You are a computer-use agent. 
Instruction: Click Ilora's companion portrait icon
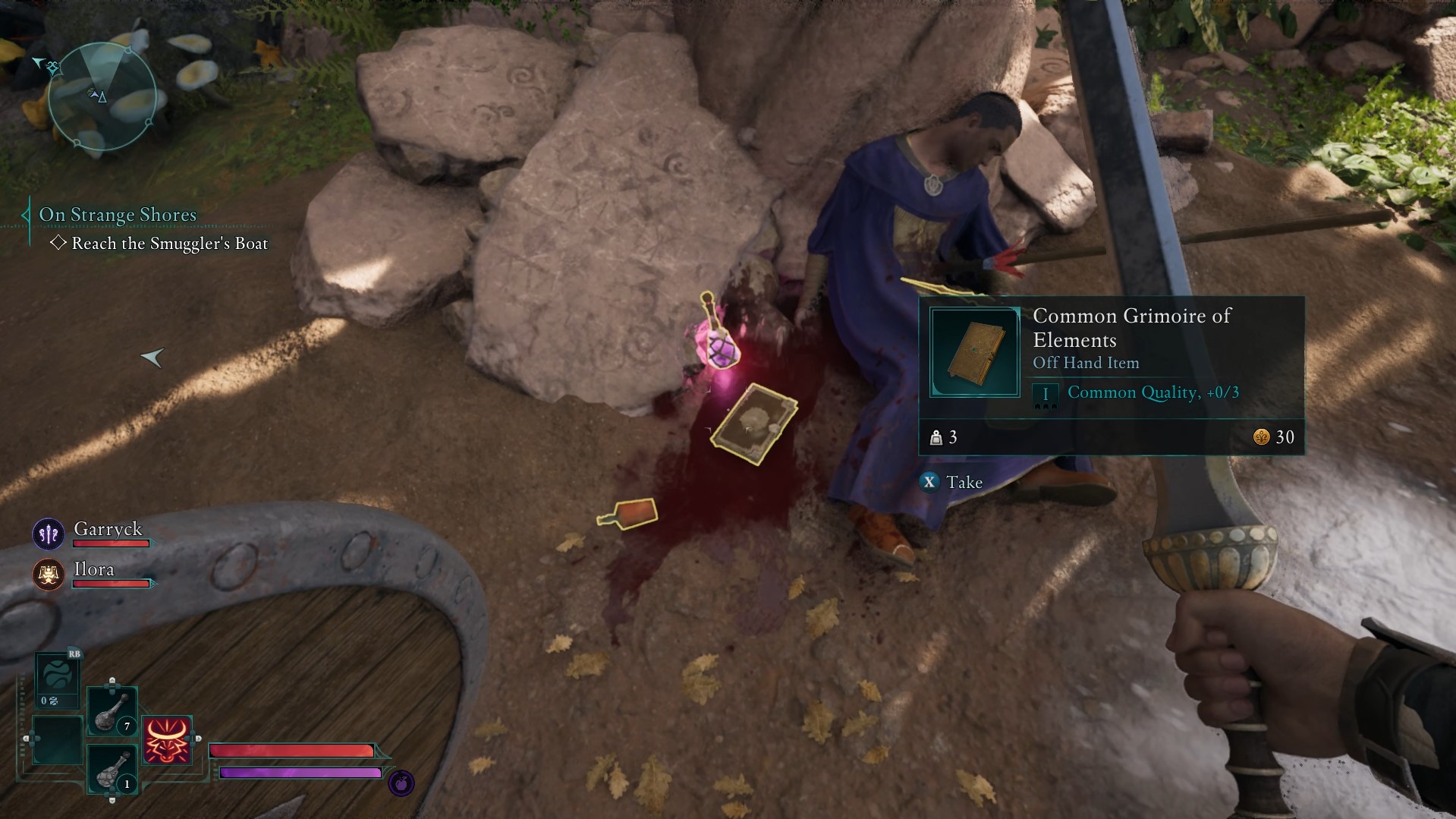pyautogui.click(x=47, y=575)
